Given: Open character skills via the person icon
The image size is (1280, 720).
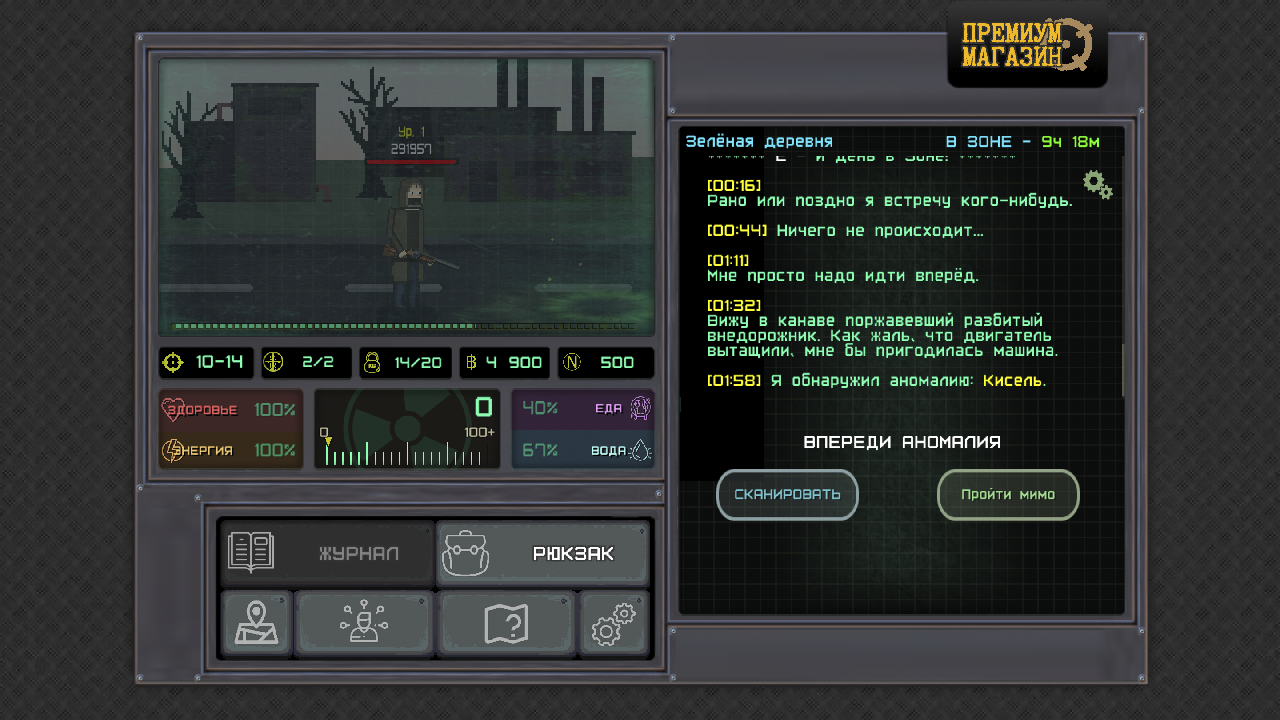Looking at the screenshot, I should point(364,623).
